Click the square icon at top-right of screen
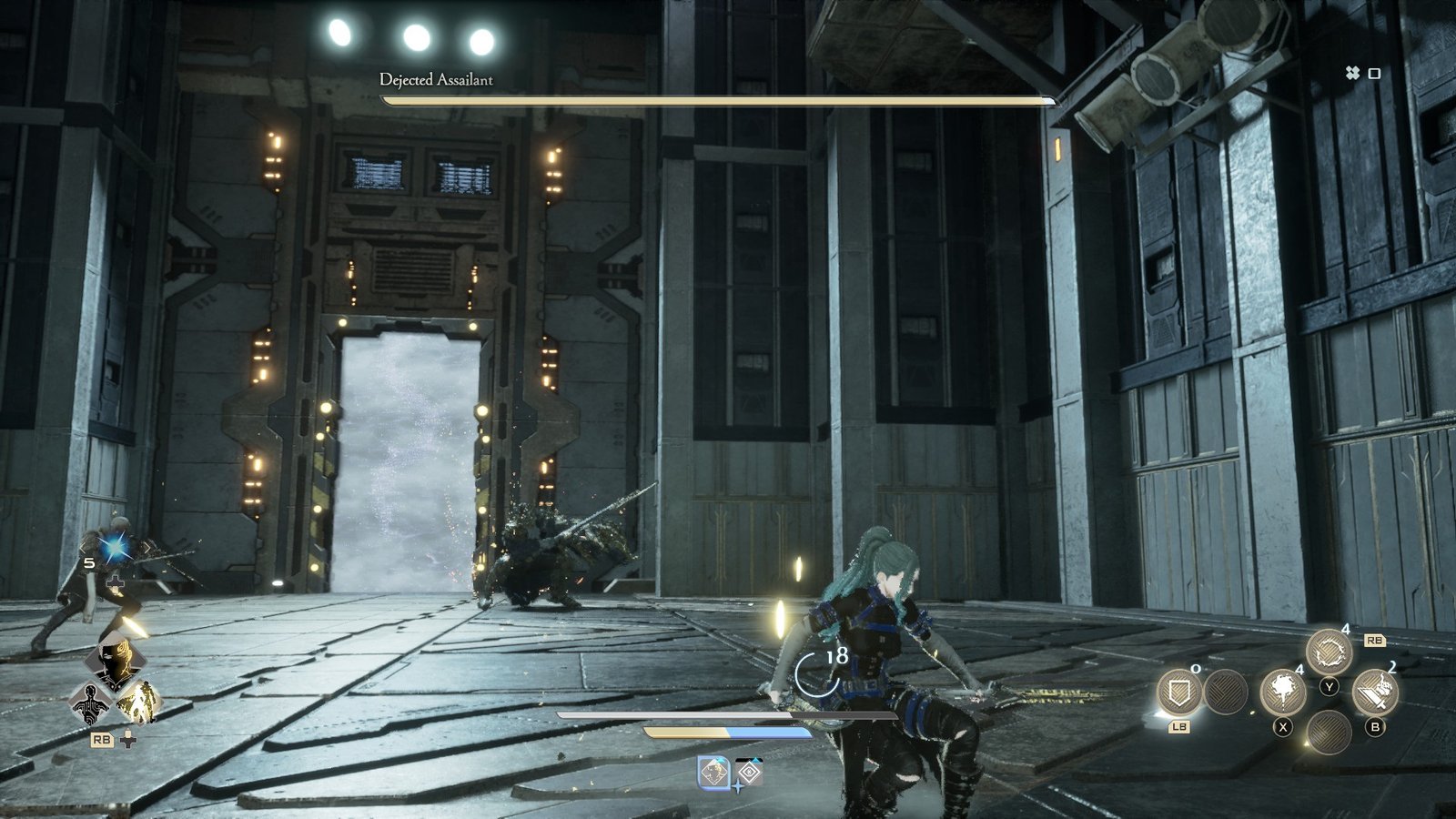 point(1376,73)
